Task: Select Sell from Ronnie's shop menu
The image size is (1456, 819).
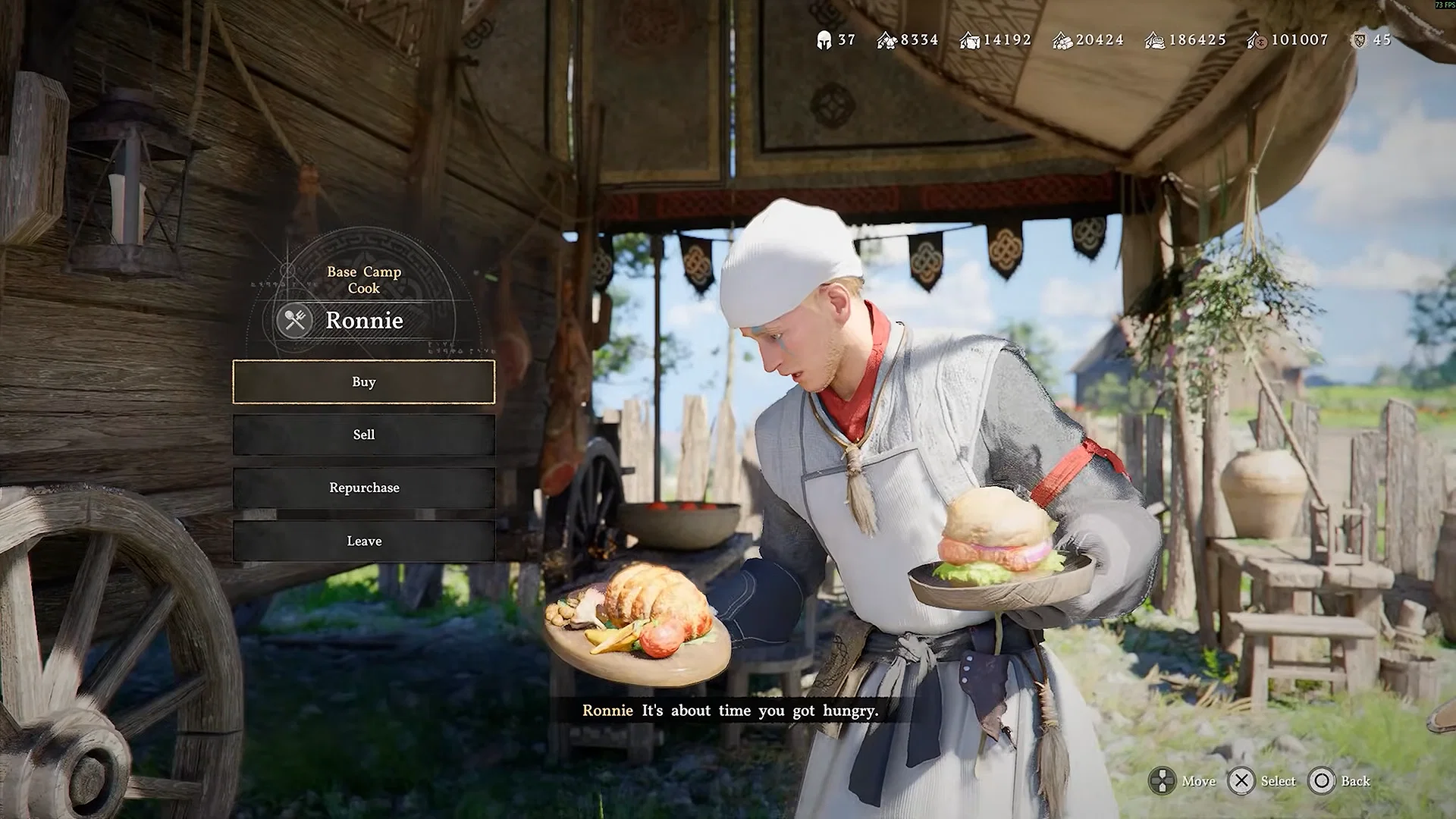Action: coord(364,435)
